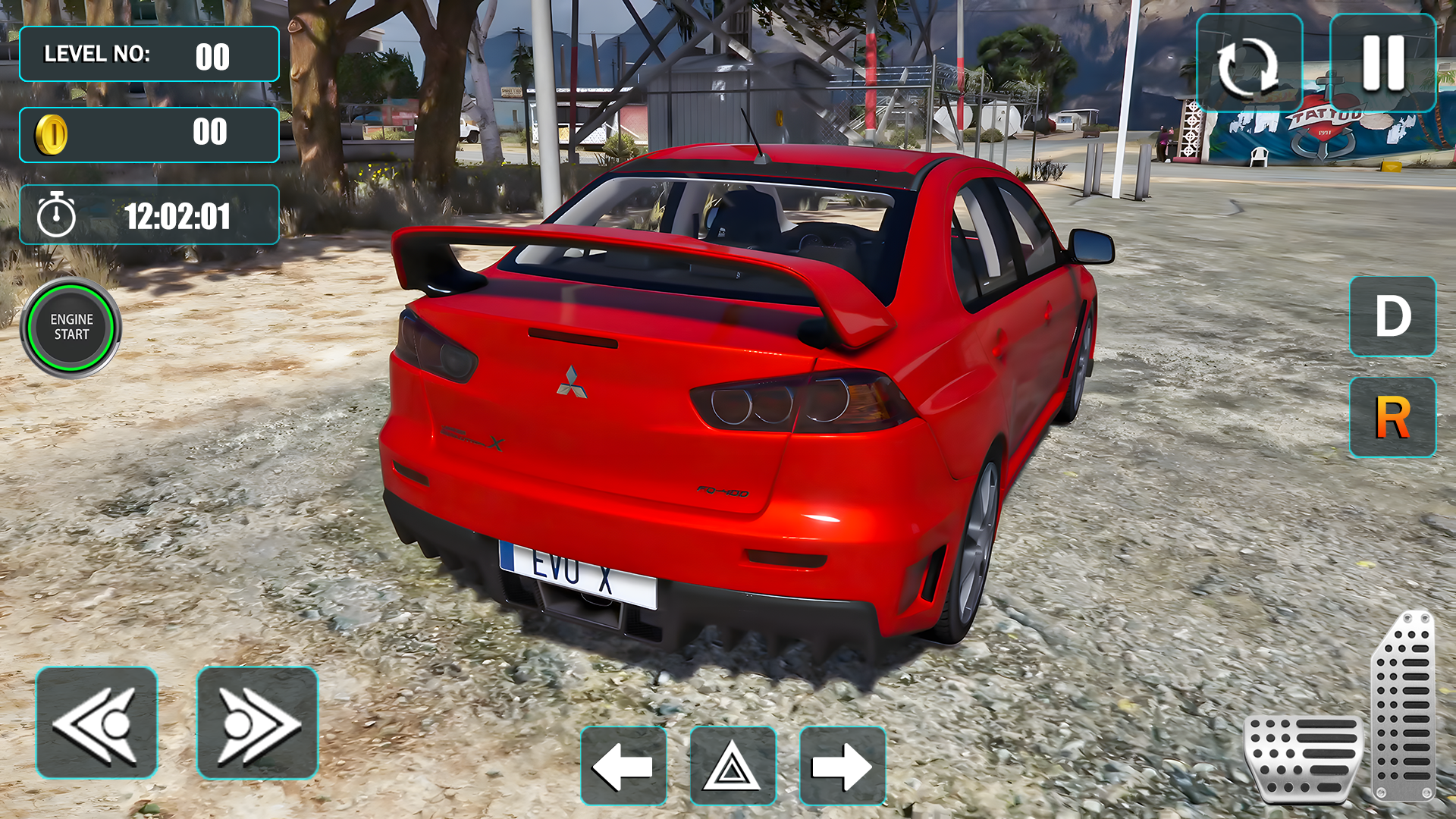Screen dimensions: 1456x819
Task: Shift into Drive with the D button
Action: (x=1392, y=316)
